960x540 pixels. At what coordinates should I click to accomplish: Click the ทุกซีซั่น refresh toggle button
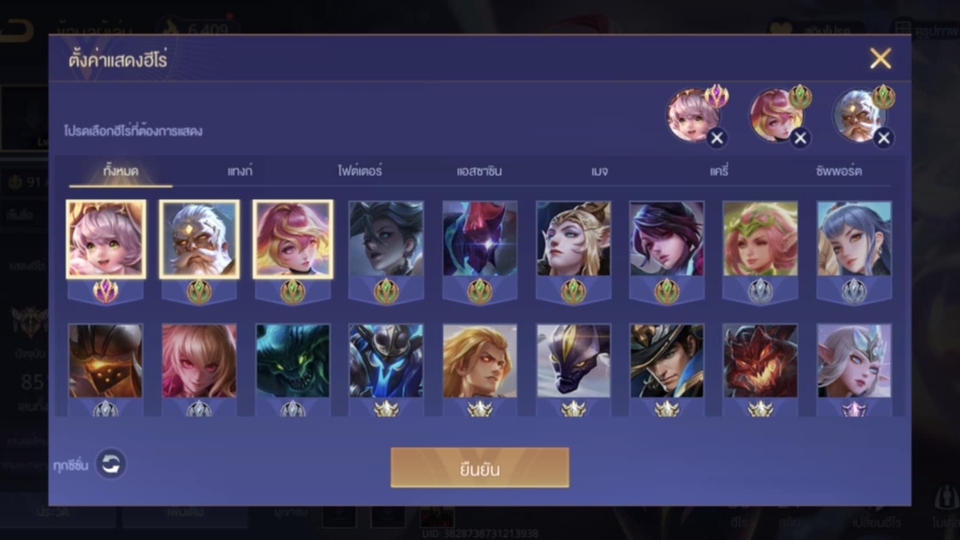pyautogui.click(x=111, y=464)
